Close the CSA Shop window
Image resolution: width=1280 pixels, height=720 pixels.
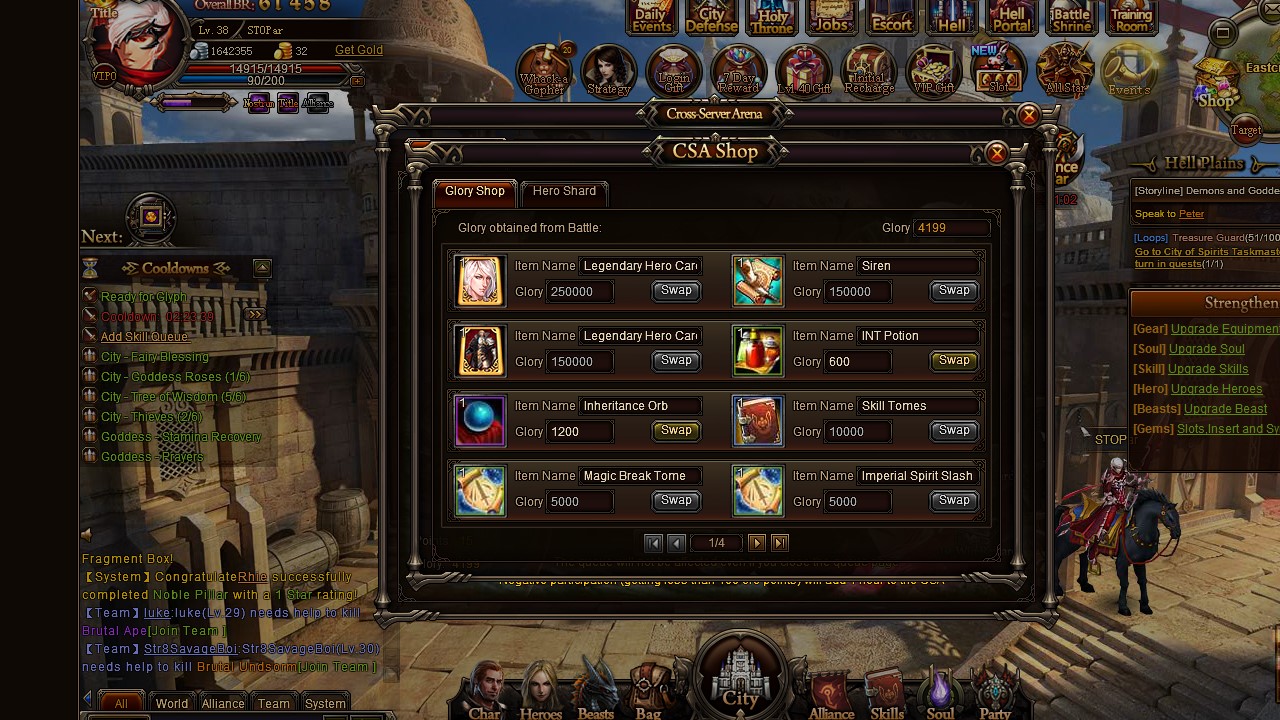click(x=996, y=153)
